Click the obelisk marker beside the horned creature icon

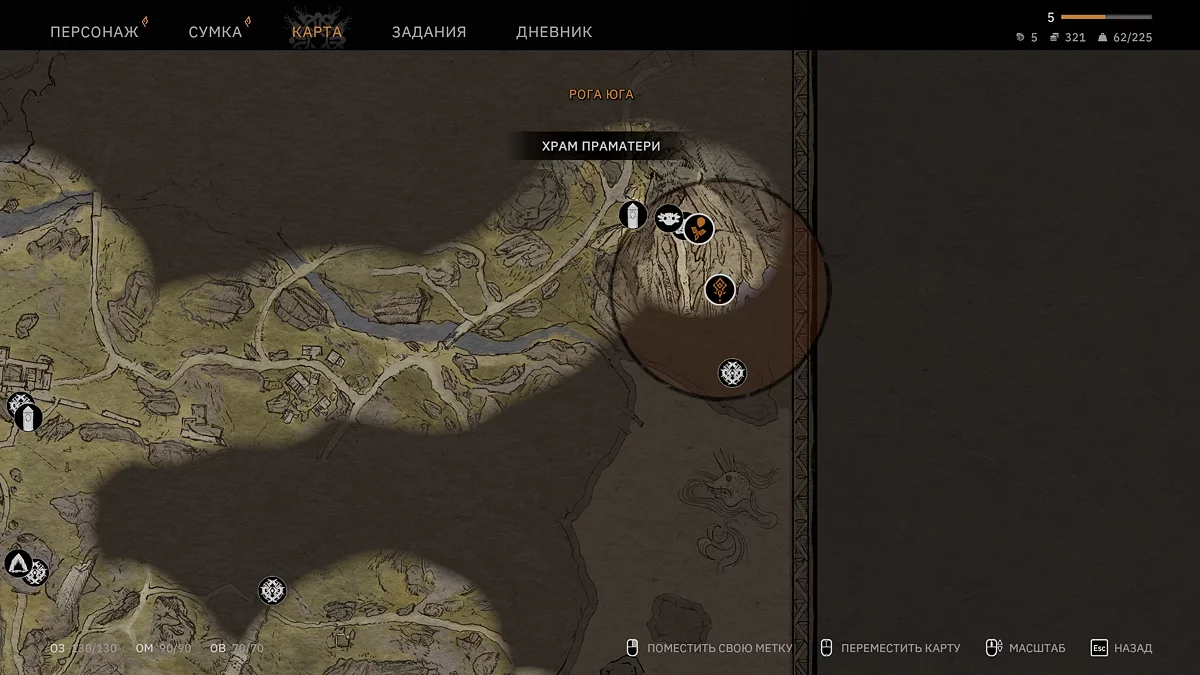[x=633, y=214]
